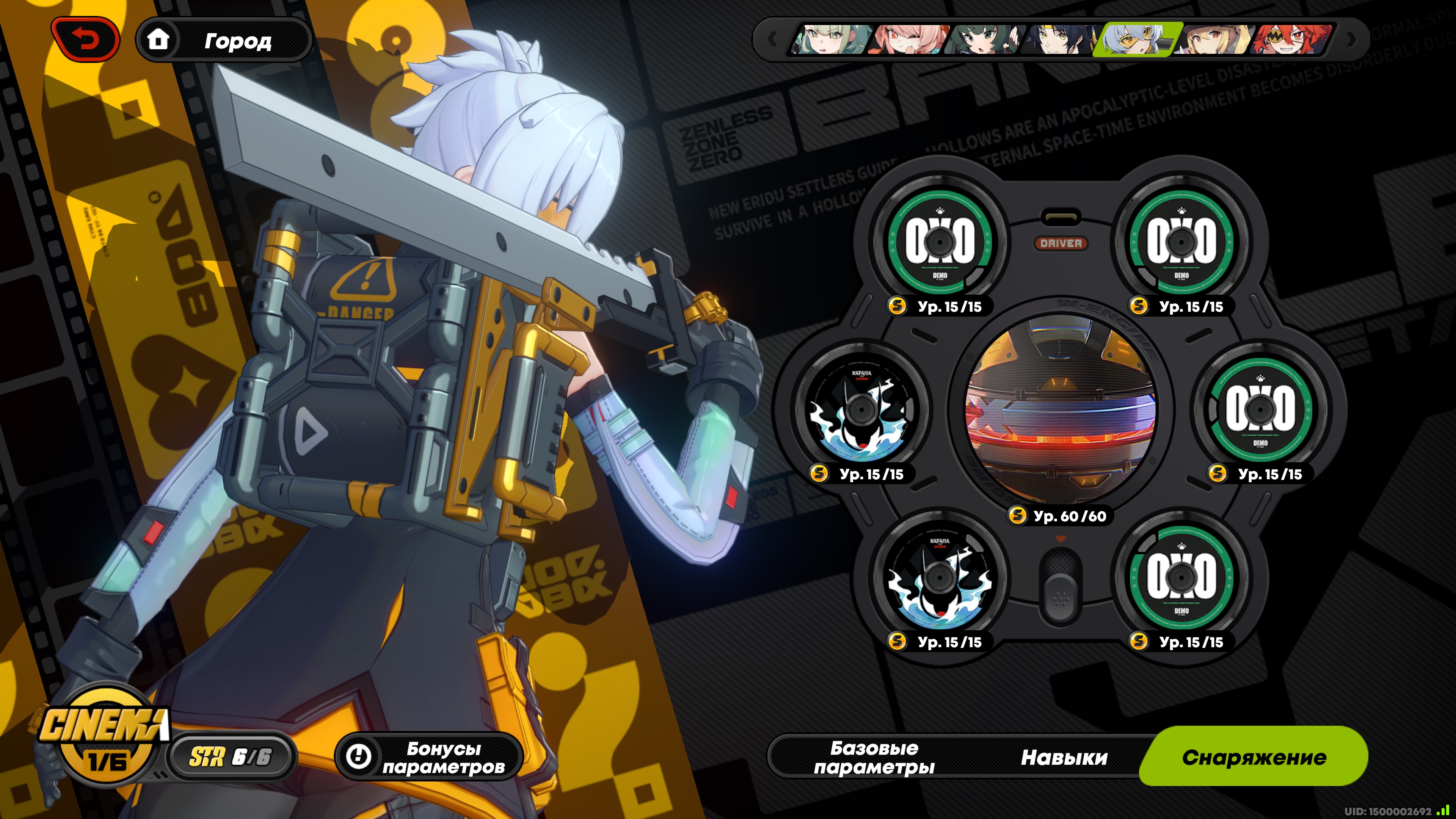Open the central W-Engine slot
The width and height of the screenshot is (1456, 819).
pos(1061,408)
